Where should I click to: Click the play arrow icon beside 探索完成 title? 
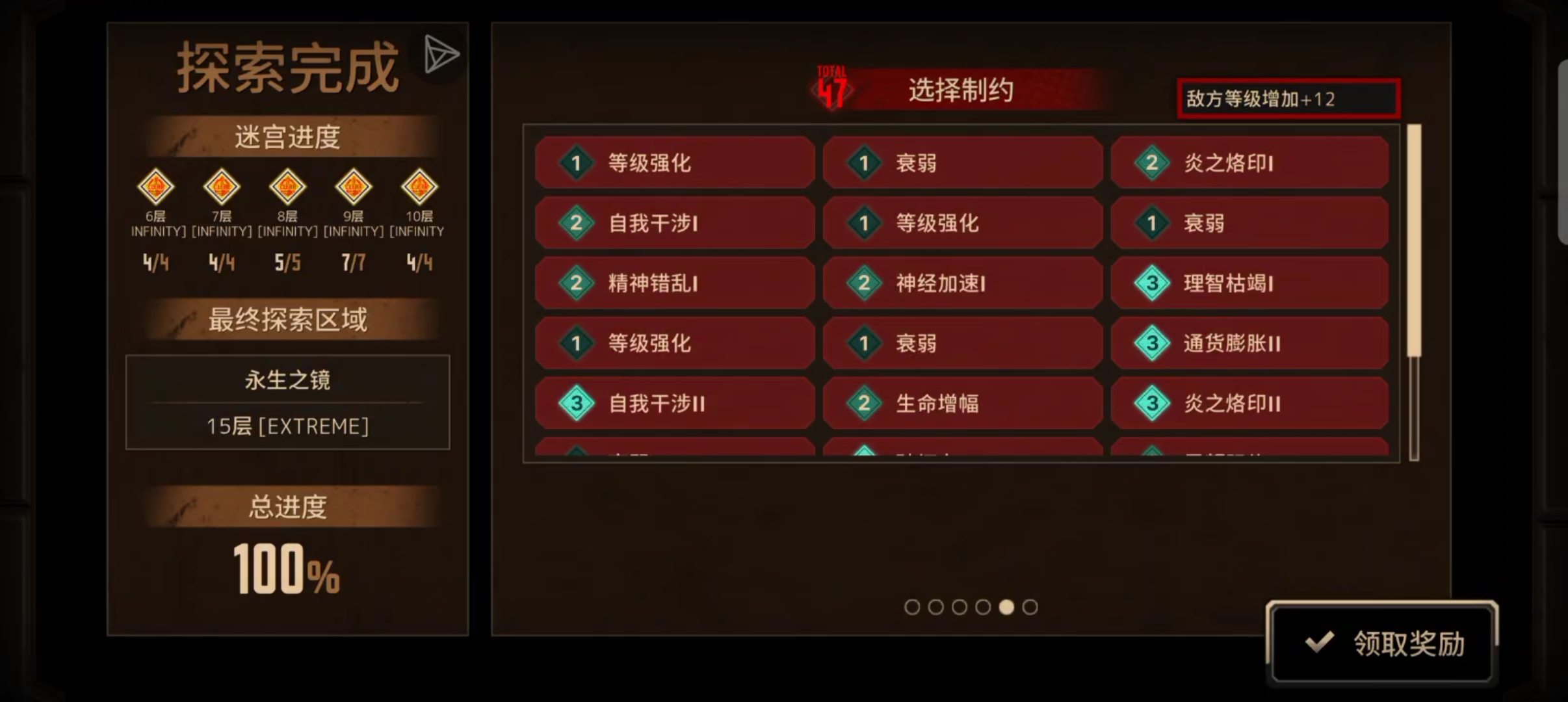441,53
